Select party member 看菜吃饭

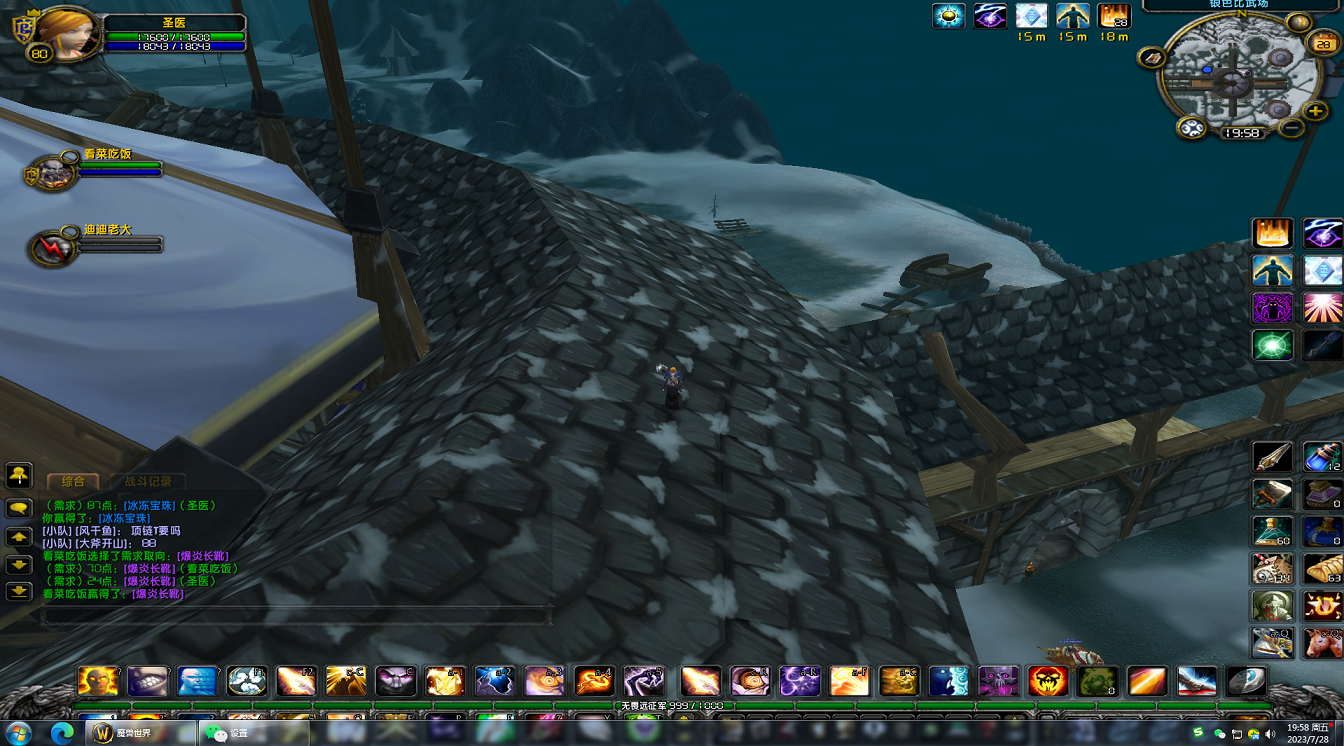54,172
